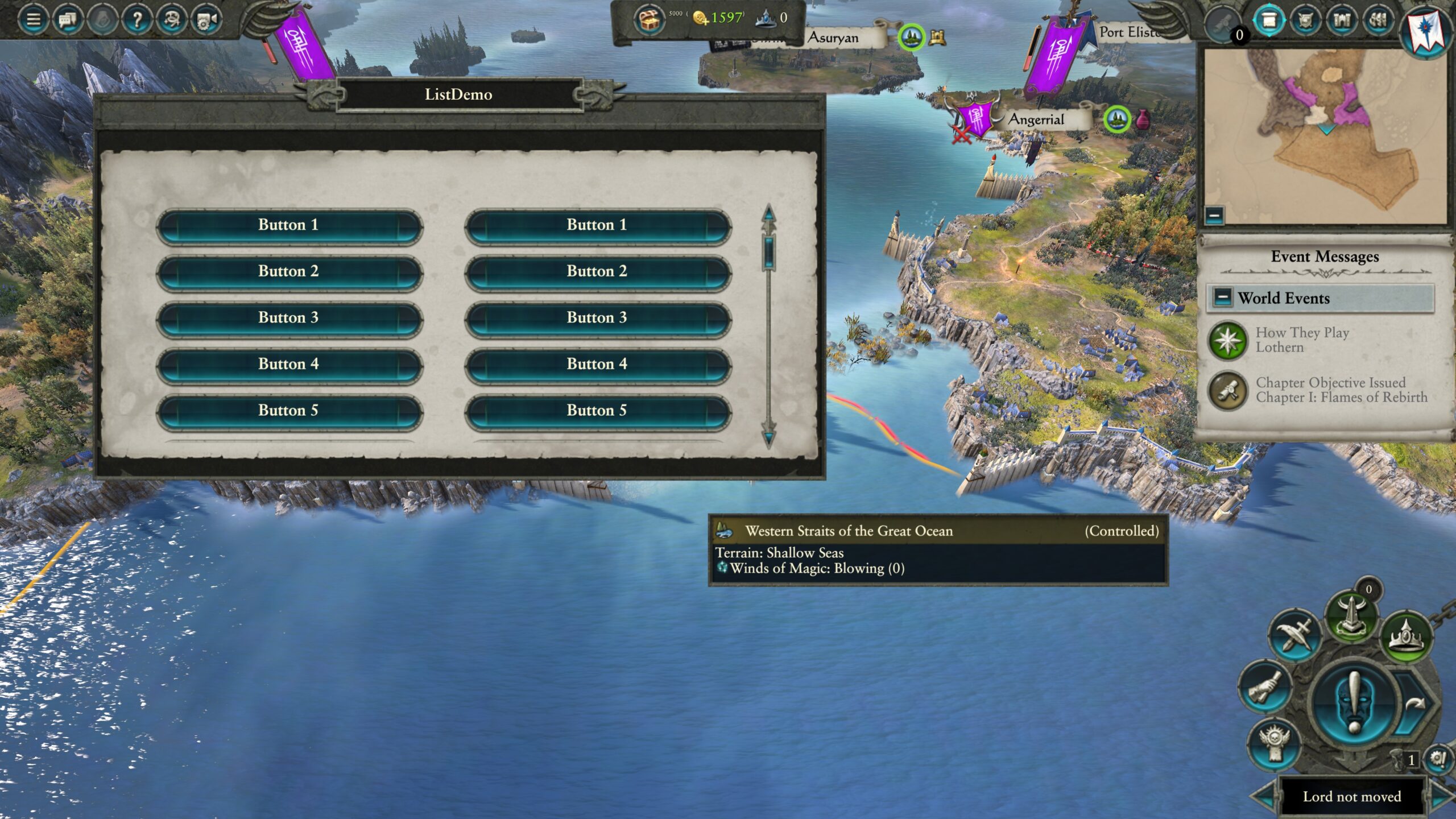
Task: Open the main menu hamburger icon
Action: [x=33, y=20]
